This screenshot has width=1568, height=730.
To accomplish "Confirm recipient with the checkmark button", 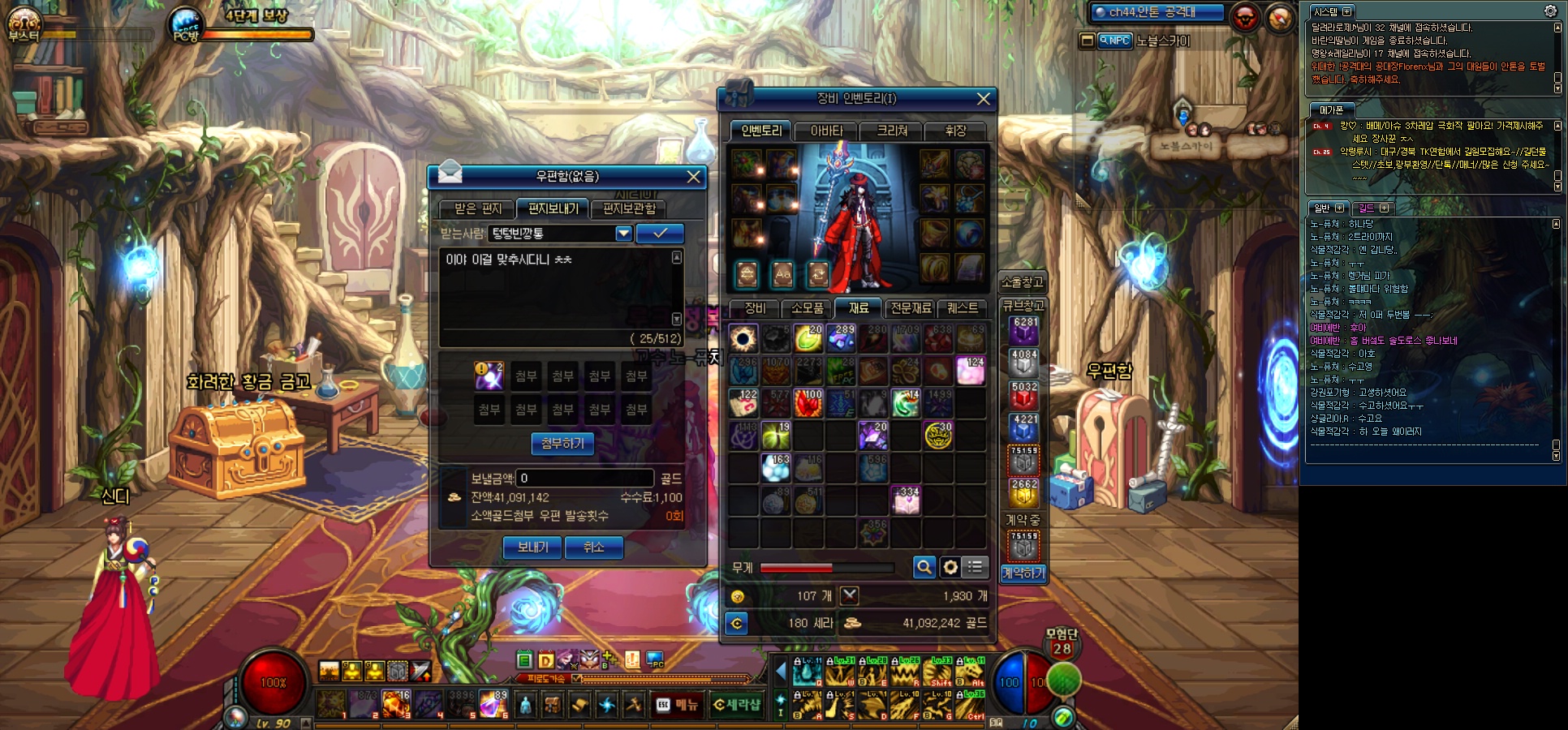I will tap(660, 234).
